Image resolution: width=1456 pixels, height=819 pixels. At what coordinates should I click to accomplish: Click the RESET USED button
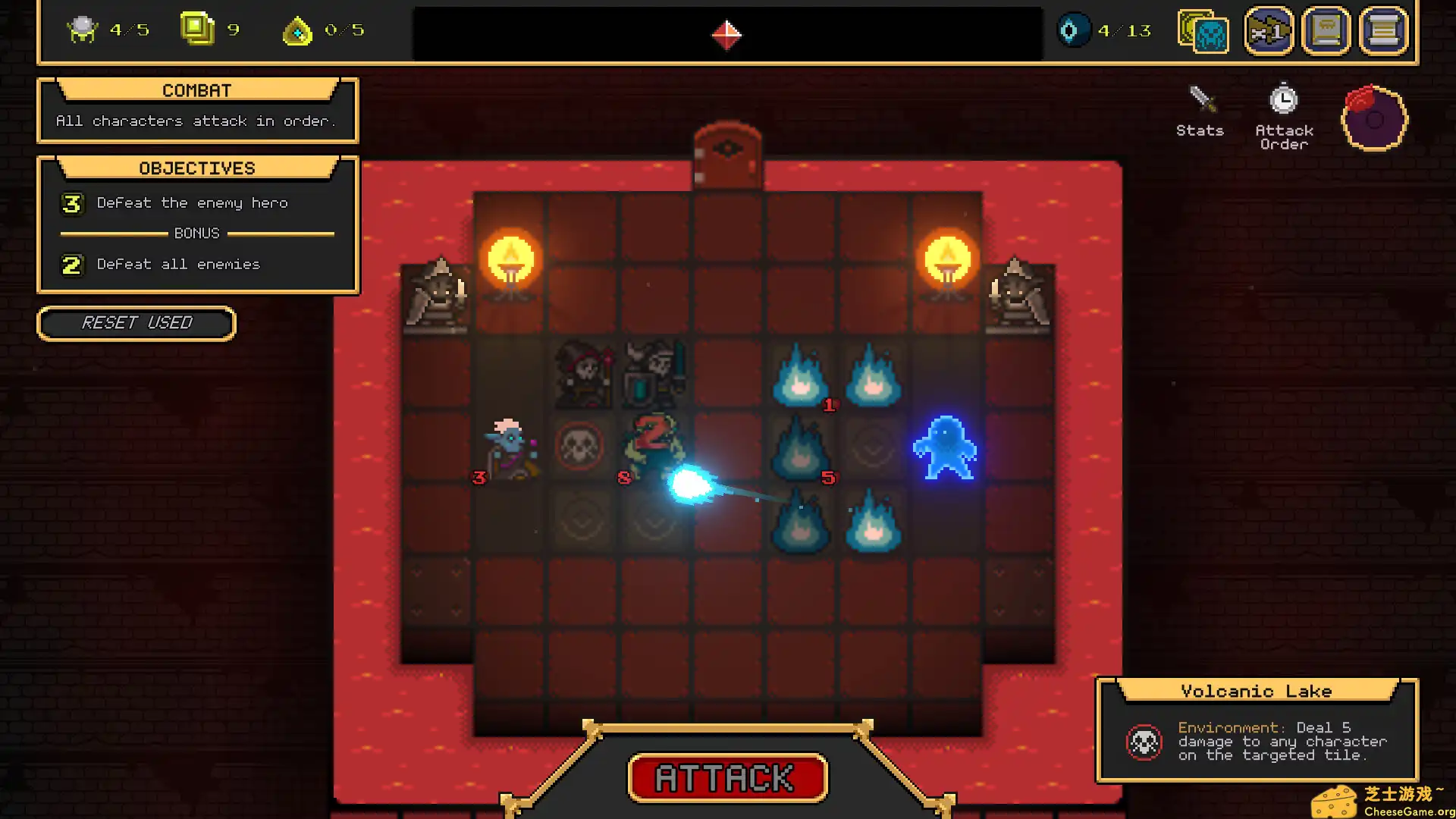click(136, 324)
